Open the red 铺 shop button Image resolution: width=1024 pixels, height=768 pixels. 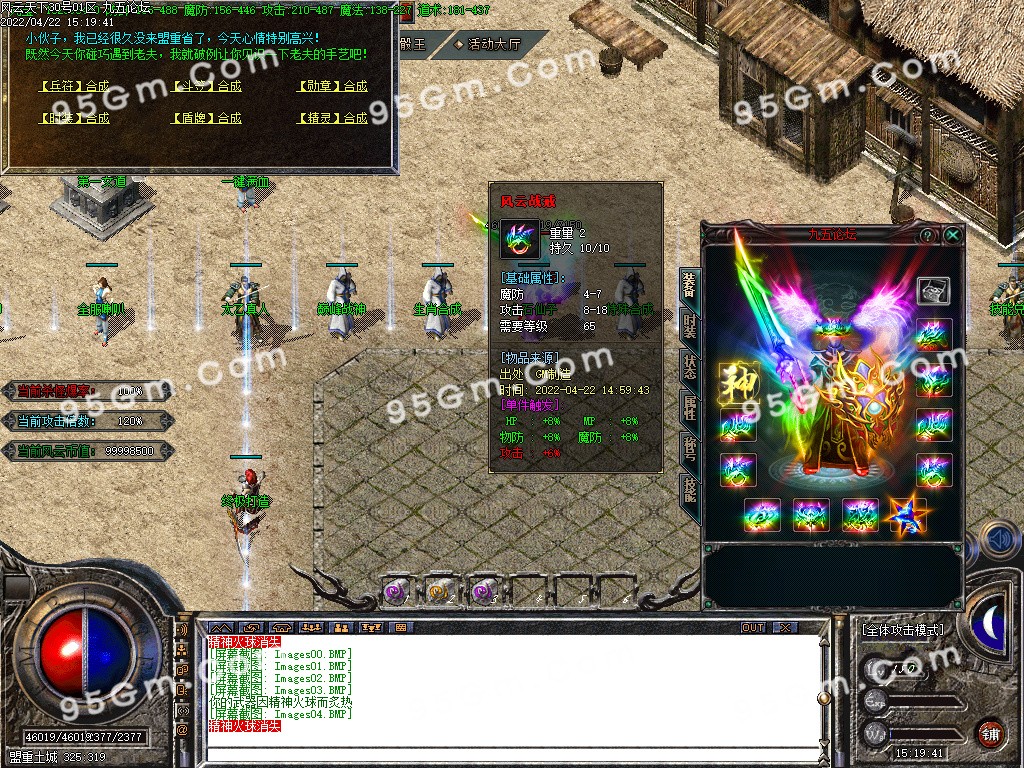point(991,733)
